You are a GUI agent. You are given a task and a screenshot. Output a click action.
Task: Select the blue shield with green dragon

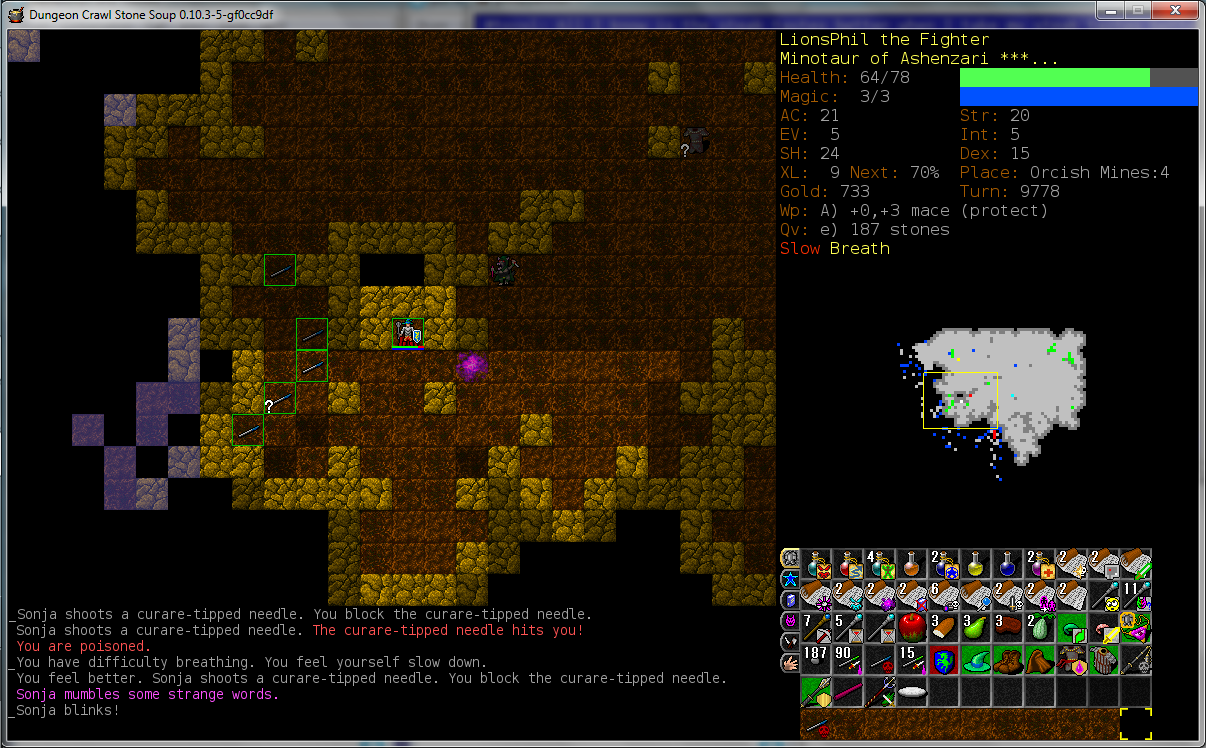[x=944, y=660]
